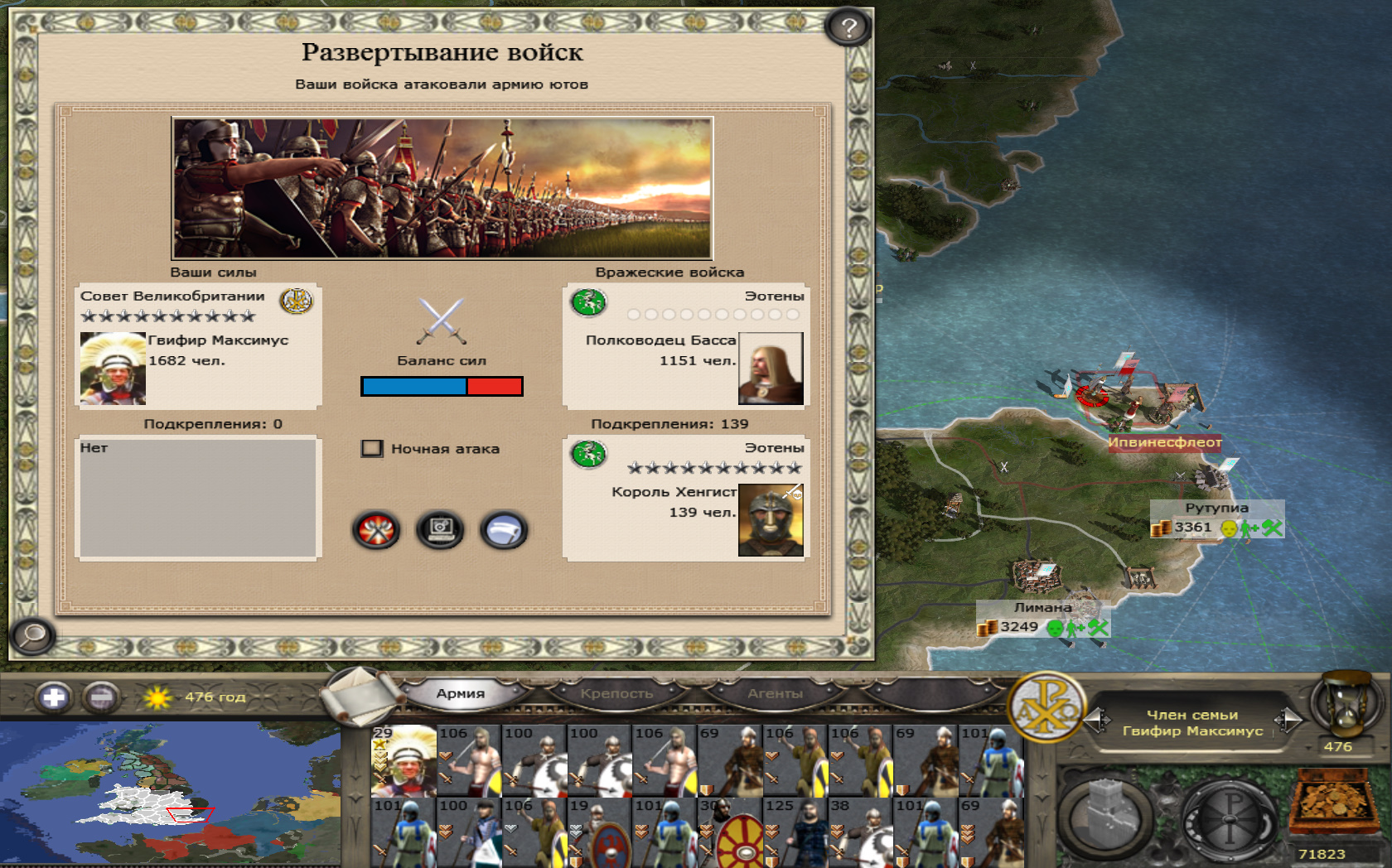This screenshot has height=868, width=1392.
Task: Choose automatic battle resolution button
Action: click(x=440, y=530)
